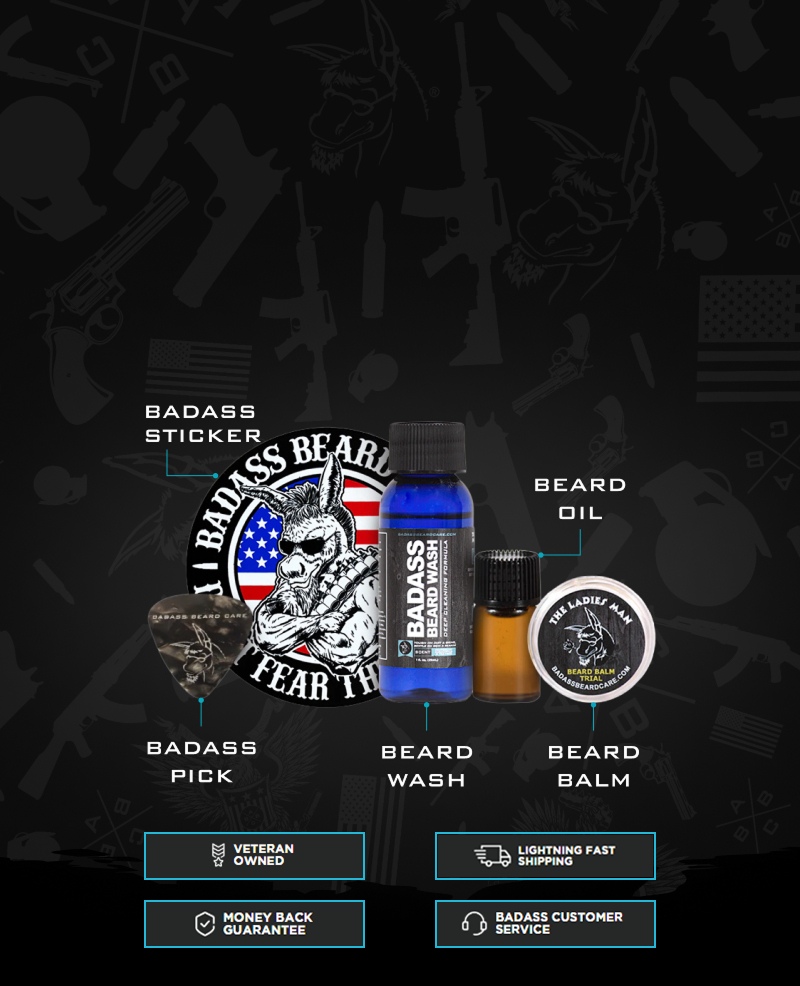Select the Lightning Fast Shipping badge
Image resolution: width=800 pixels, height=986 pixels.
coord(545,855)
